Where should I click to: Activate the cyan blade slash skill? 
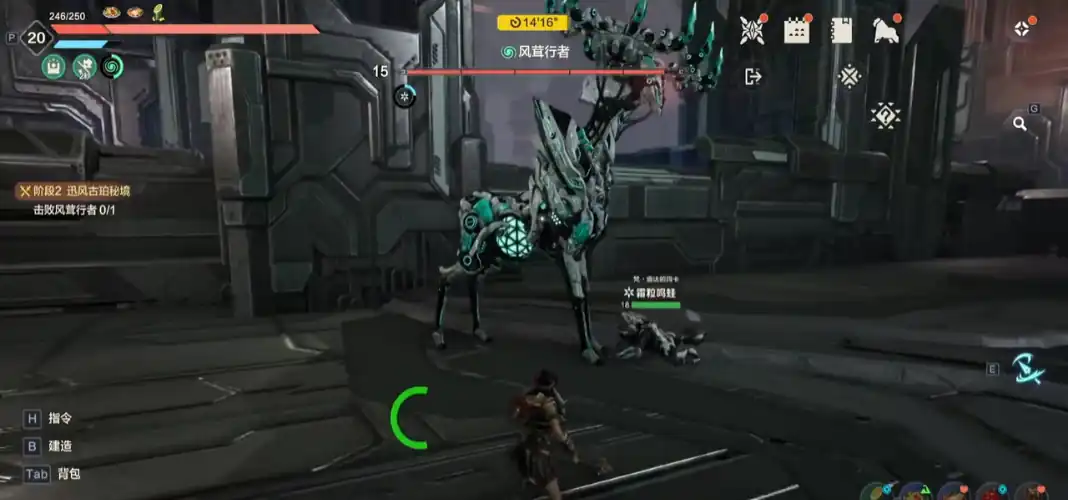coord(1027,370)
